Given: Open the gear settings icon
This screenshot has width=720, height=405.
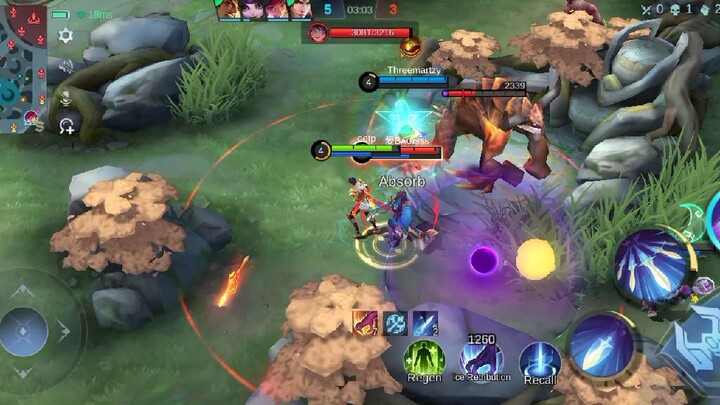Looking at the screenshot, I should 66,36.
